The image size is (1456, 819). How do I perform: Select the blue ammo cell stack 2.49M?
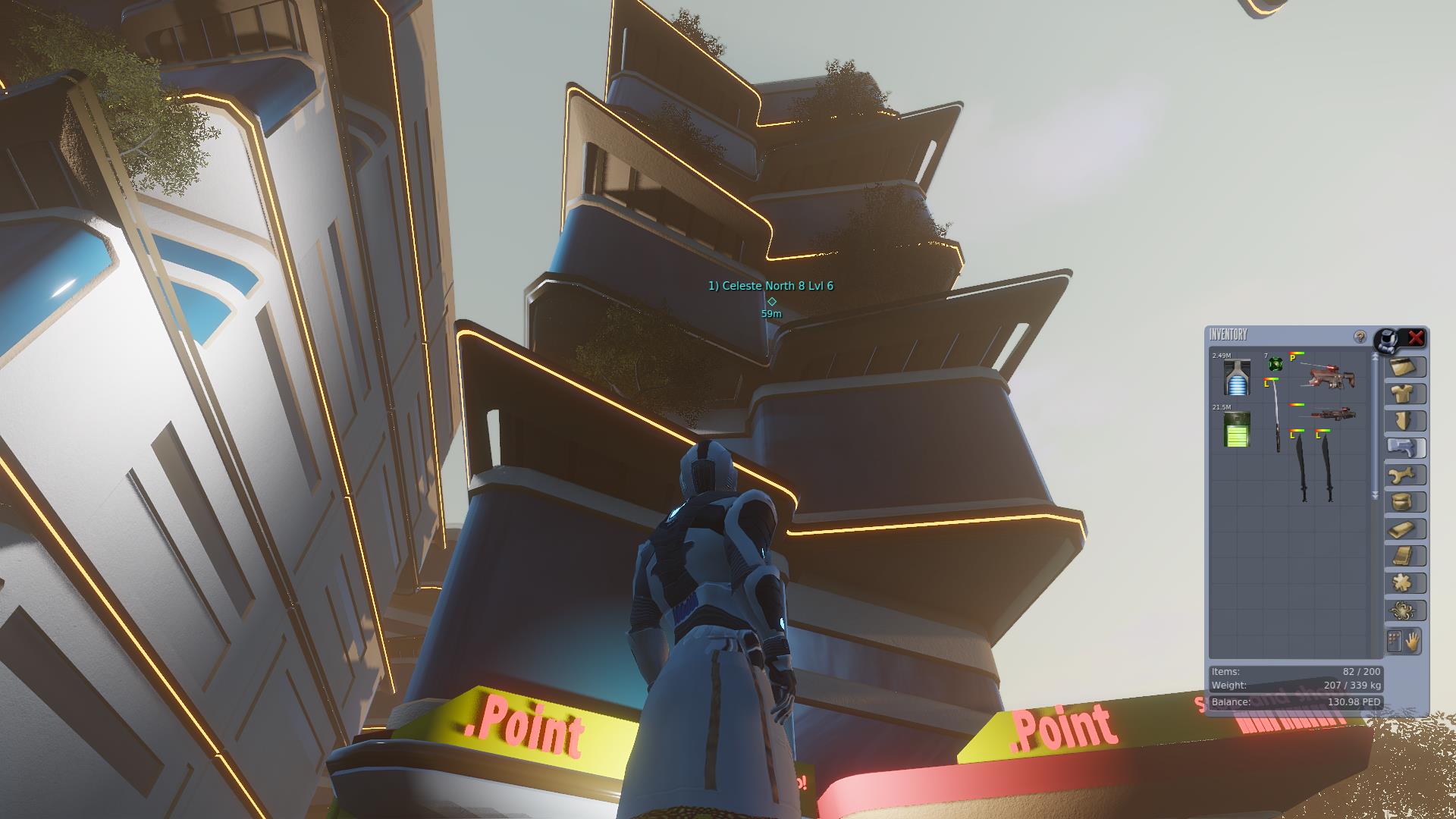[x=1237, y=377]
